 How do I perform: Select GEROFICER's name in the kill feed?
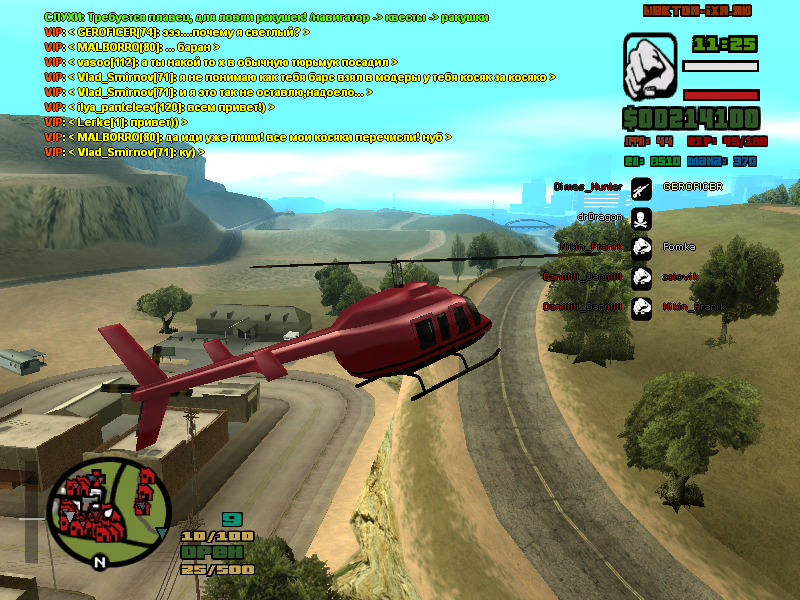pos(692,187)
